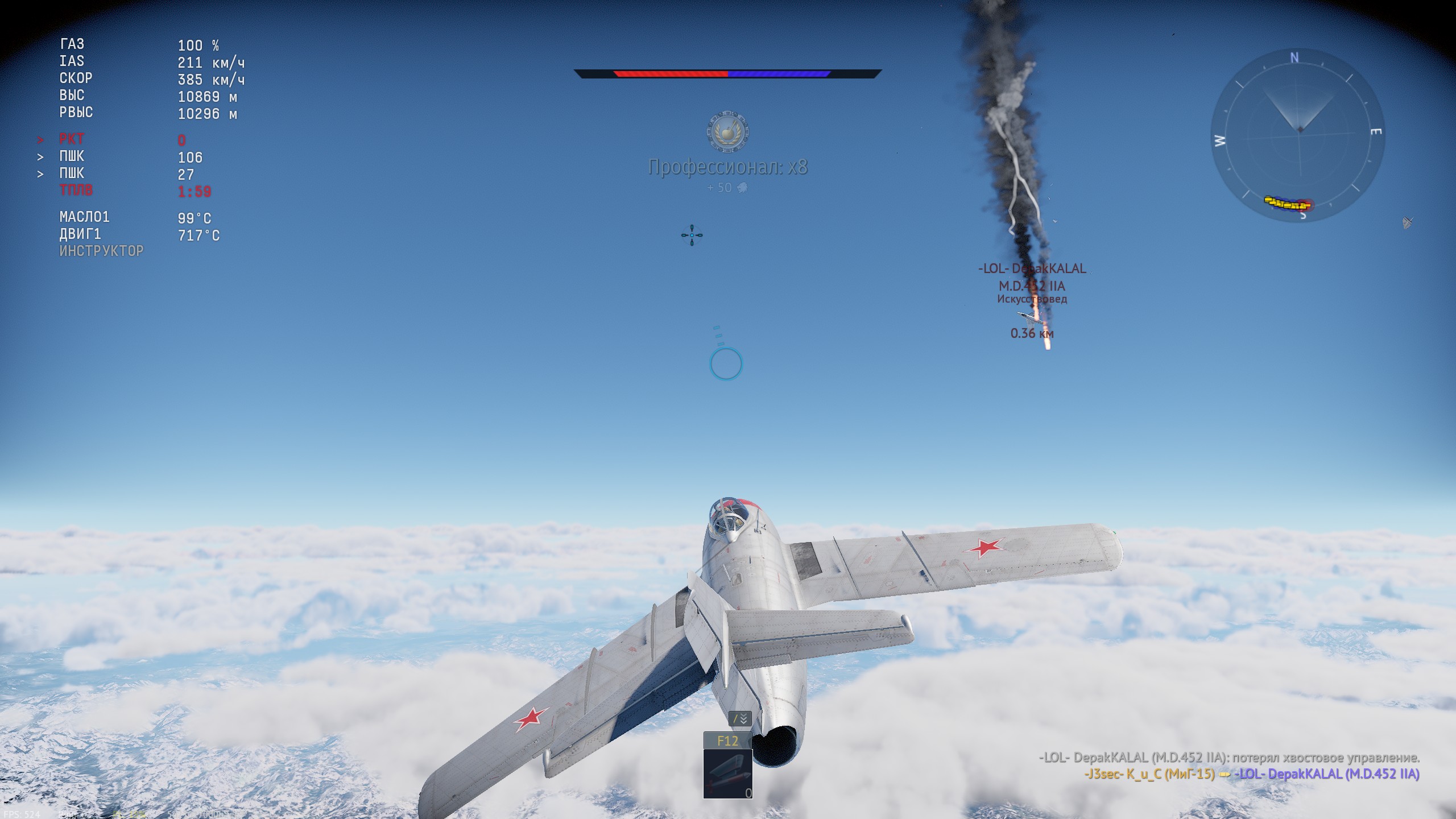Viewport: 1456px width, 819px height.
Task: Click the circular compass radar minimap
Action: tap(1298, 136)
